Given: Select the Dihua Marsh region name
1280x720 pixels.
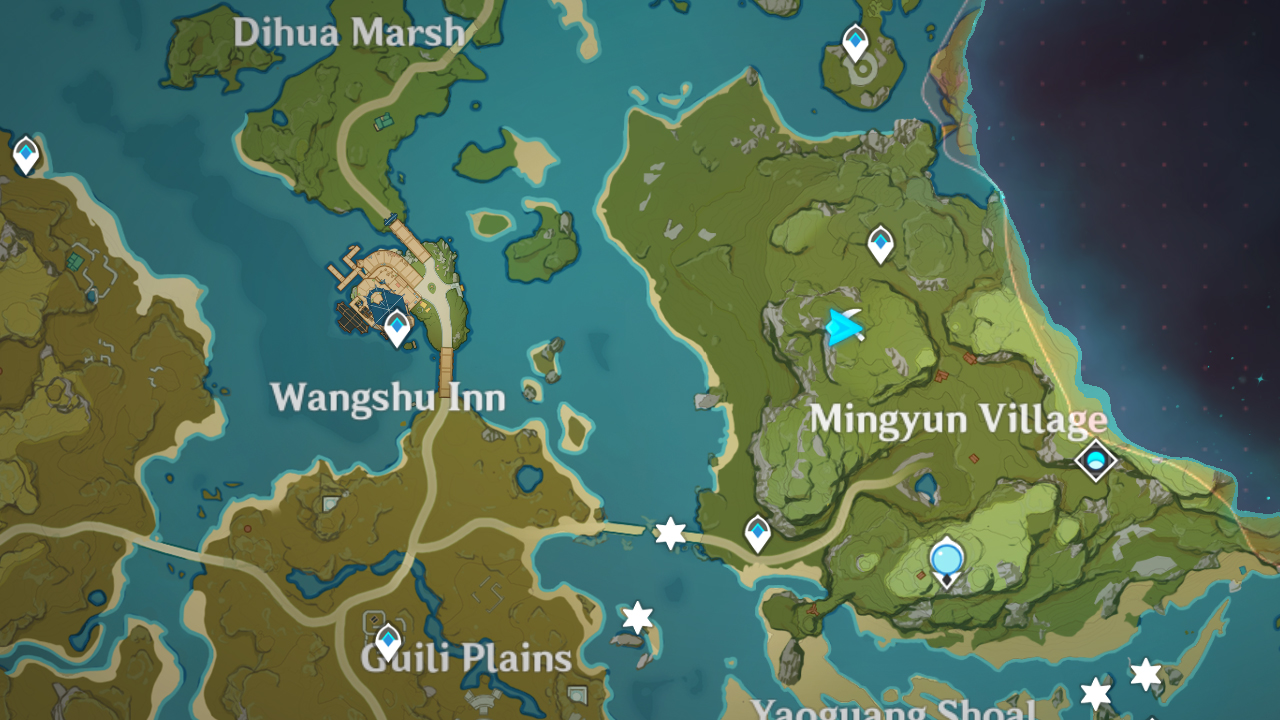Looking at the screenshot, I should tap(350, 32).
